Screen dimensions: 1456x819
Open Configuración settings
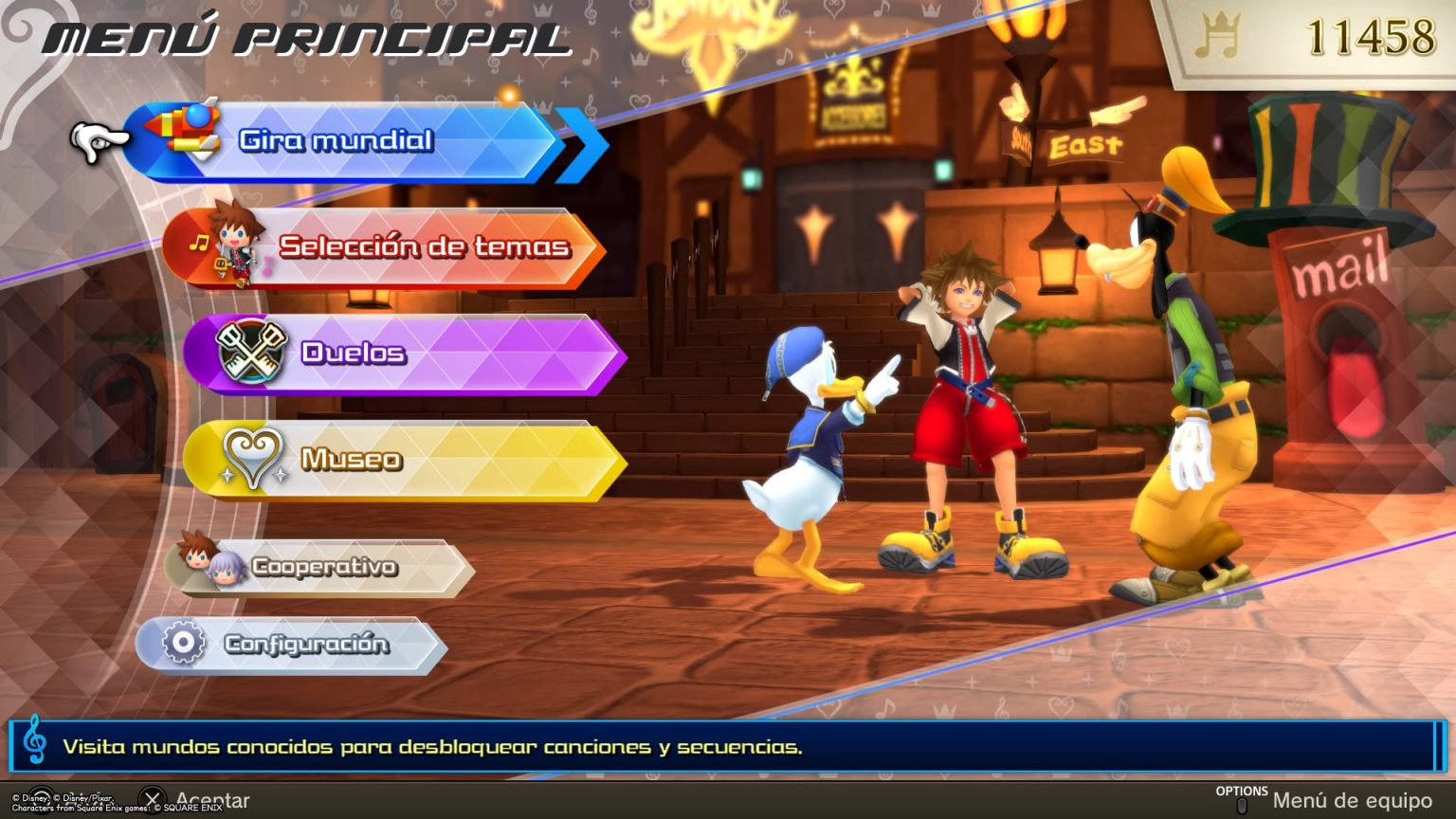pyautogui.click(x=294, y=645)
